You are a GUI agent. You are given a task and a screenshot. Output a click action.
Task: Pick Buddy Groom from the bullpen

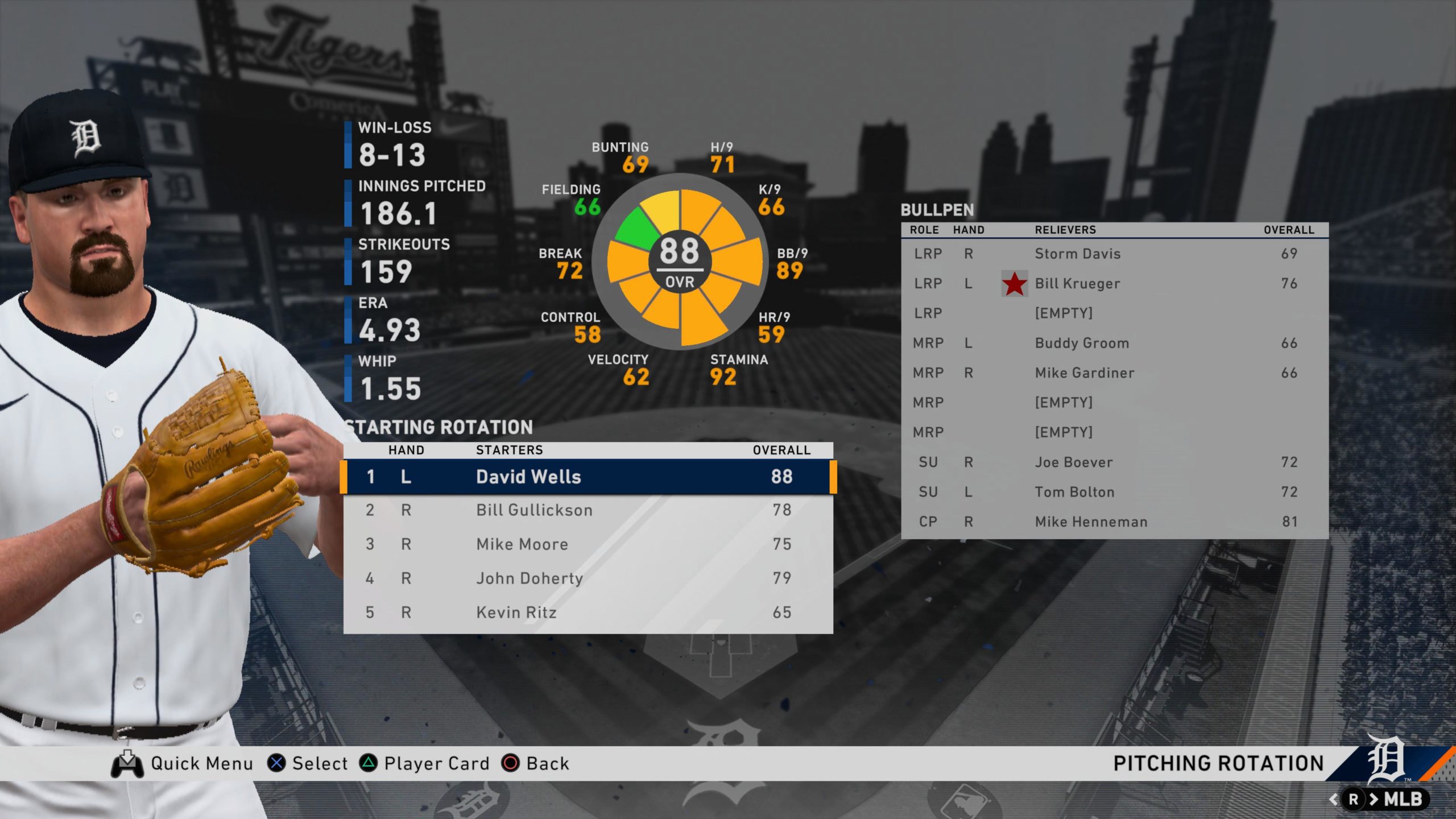[x=1114, y=343]
